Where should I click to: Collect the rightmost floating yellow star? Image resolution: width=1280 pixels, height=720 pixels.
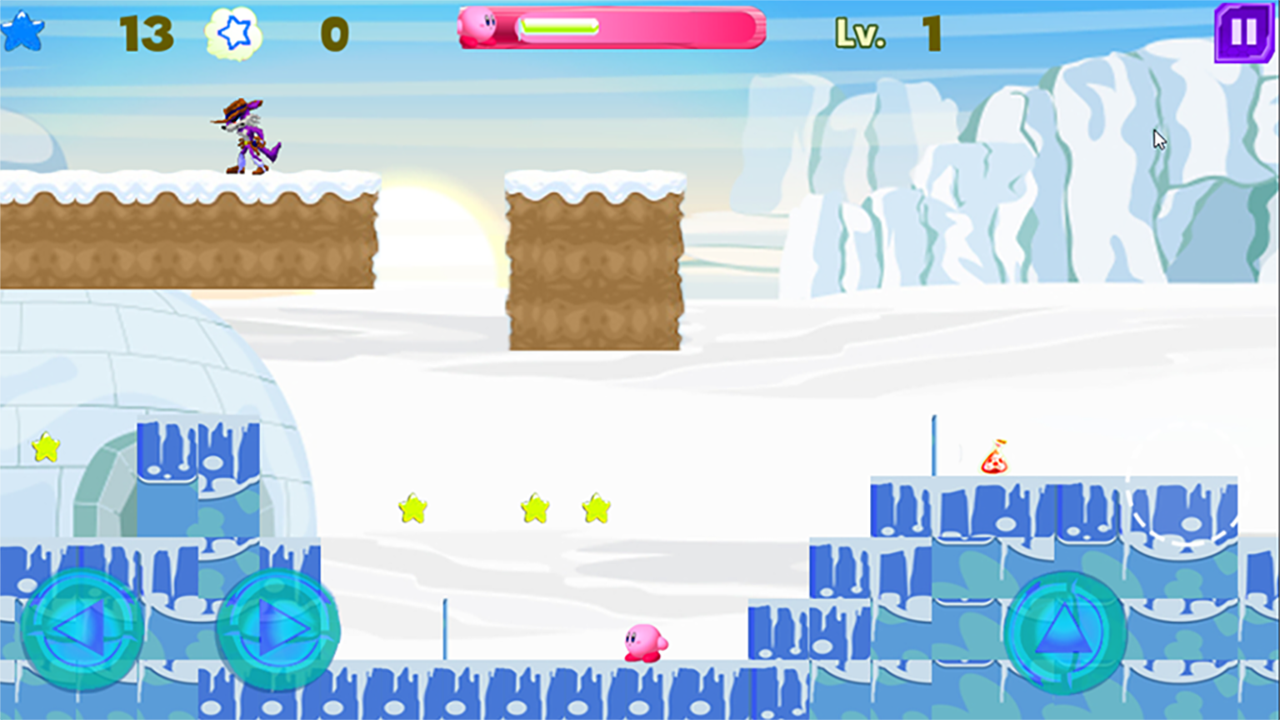click(x=594, y=507)
